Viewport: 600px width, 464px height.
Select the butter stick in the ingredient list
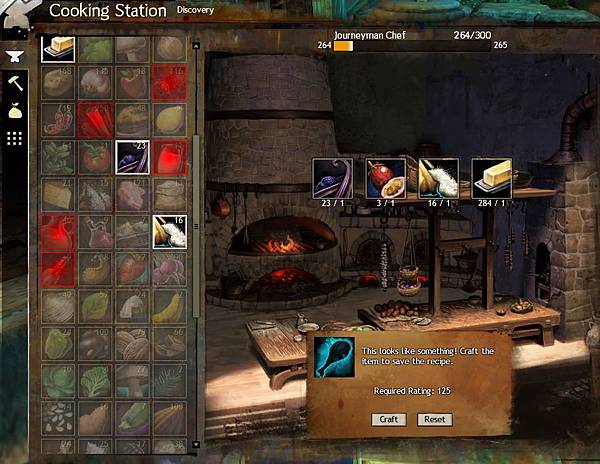point(58,48)
